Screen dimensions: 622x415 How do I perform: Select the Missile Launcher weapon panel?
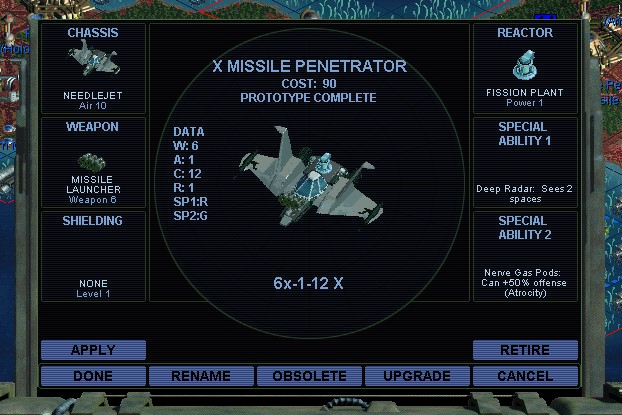[93, 162]
